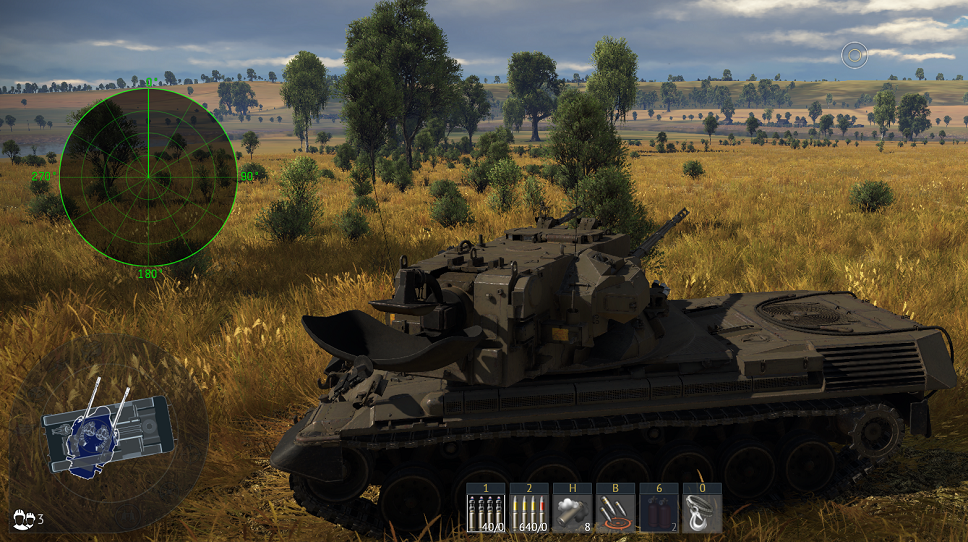Click the green circular radar display
The height and width of the screenshot is (542, 968).
pos(148,176)
